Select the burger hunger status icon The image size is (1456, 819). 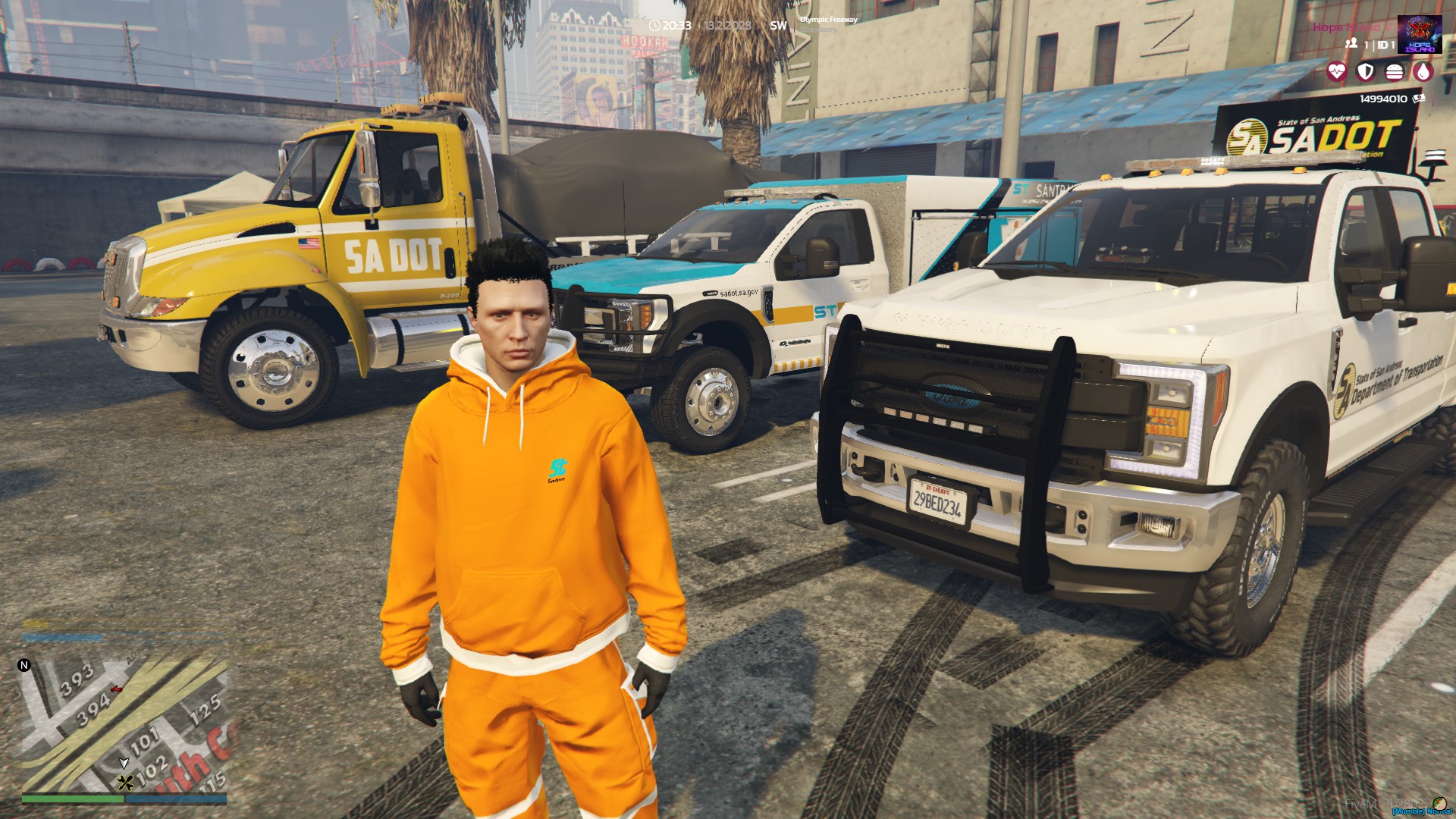(1394, 72)
